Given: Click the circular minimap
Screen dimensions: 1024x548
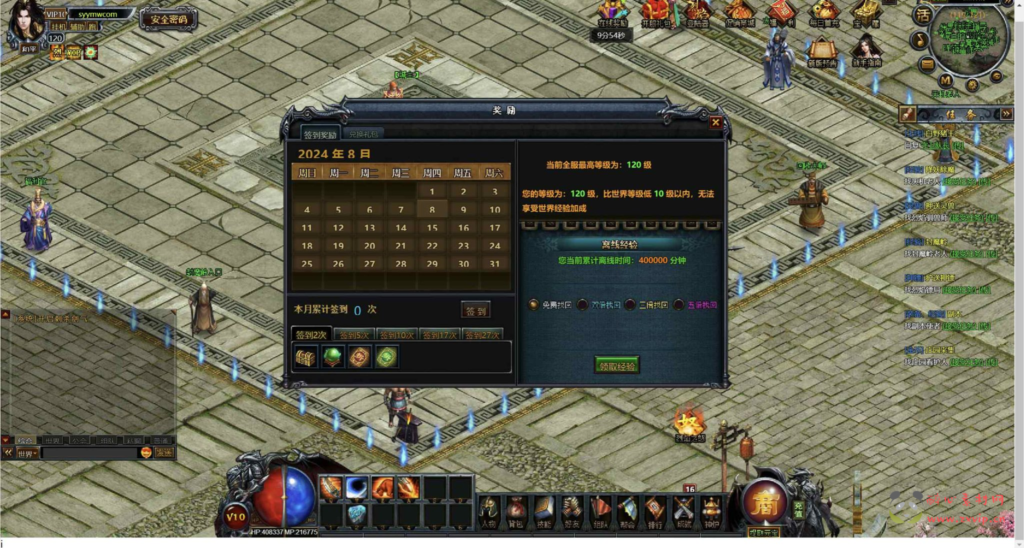Looking at the screenshot, I should [x=968, y=38].
